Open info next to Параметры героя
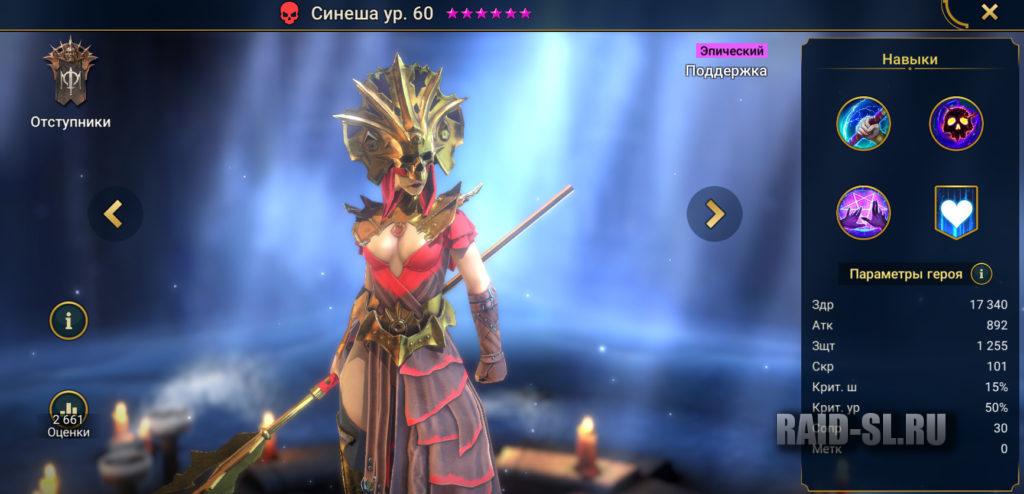Screen dimensions: 1024x494 [982, 274]
